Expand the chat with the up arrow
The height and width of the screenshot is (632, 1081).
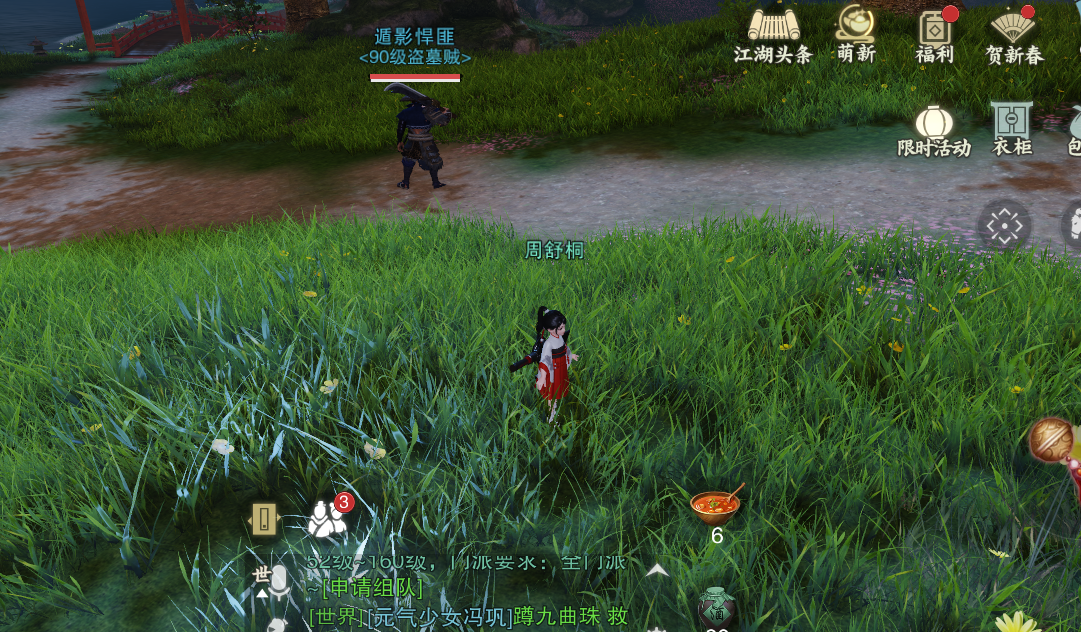coord(657,570)
